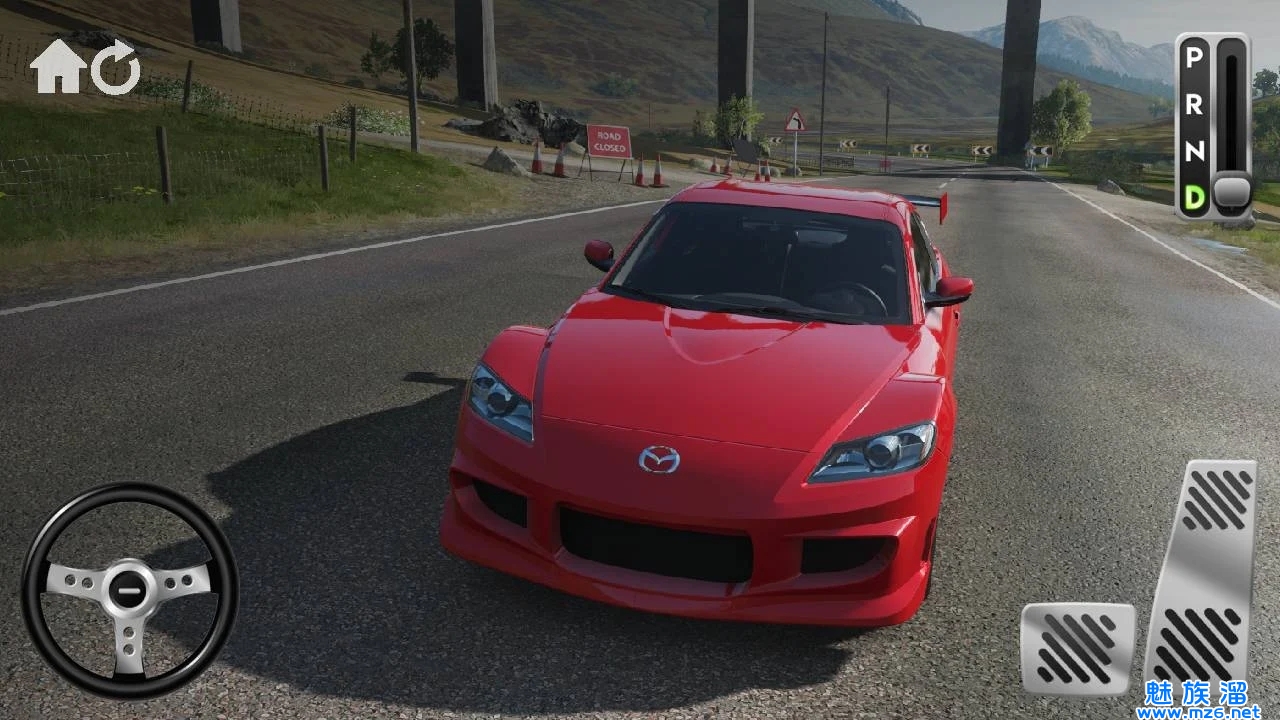Choose D drive gear

pos(1193,197)
